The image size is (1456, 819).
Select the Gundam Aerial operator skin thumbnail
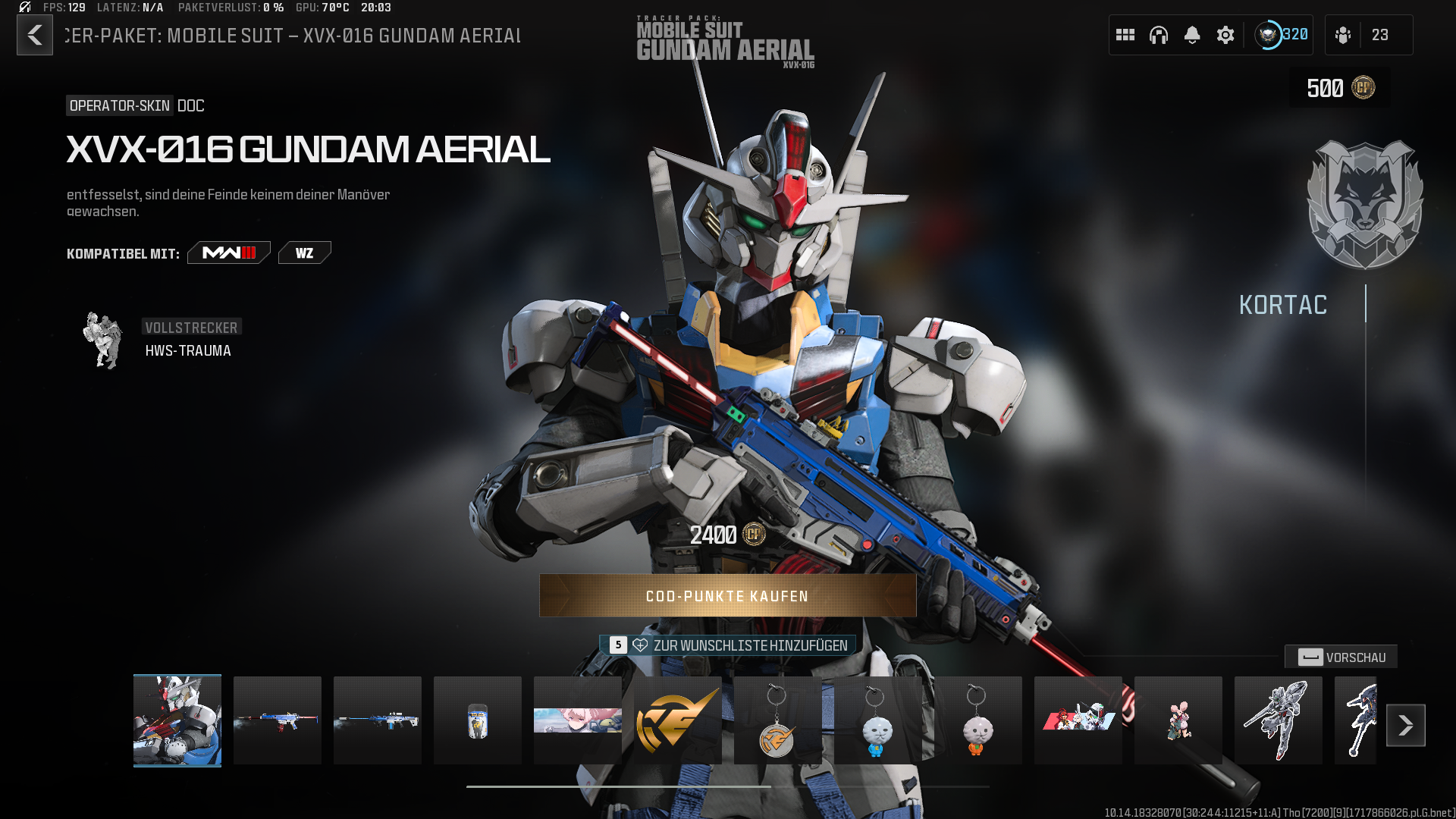click(177, 720)
